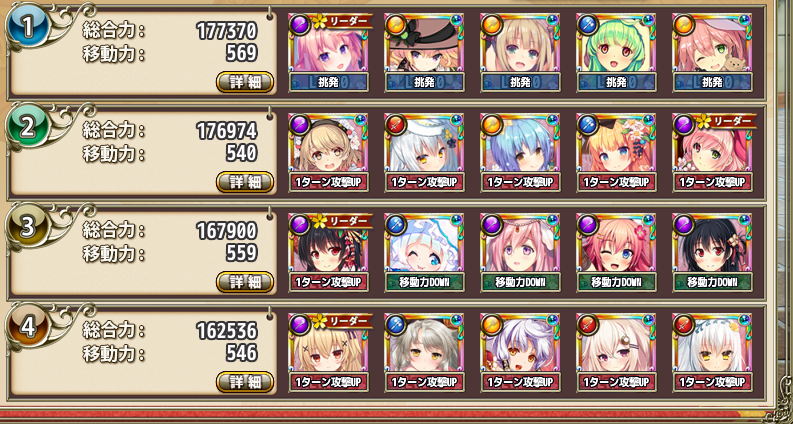The height and width of the screenshot is (424, 793).
Task: Open 詳細 details for party 1
Action: (245, 82)
